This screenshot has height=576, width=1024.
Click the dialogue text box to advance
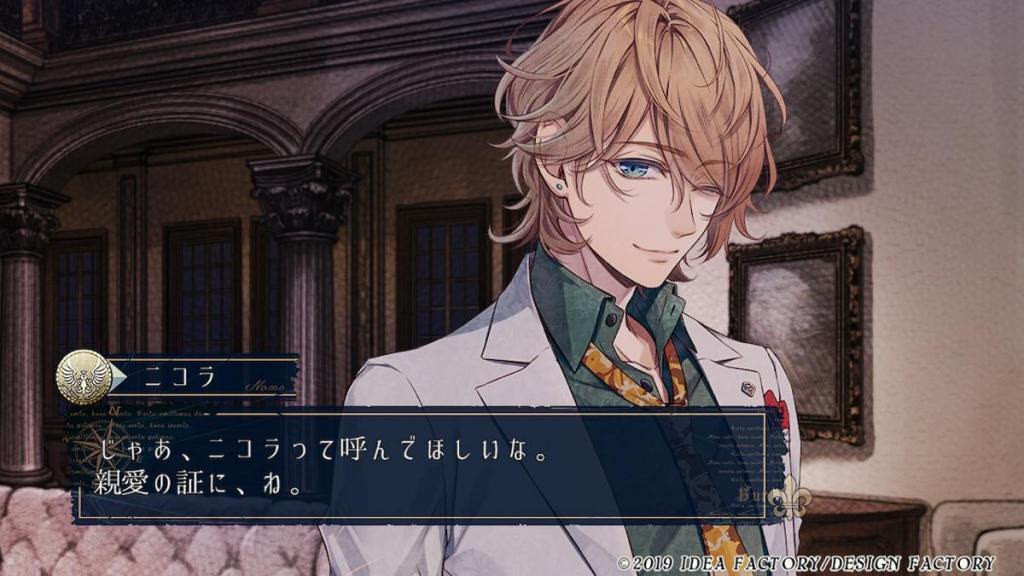(x=420, y=463)
